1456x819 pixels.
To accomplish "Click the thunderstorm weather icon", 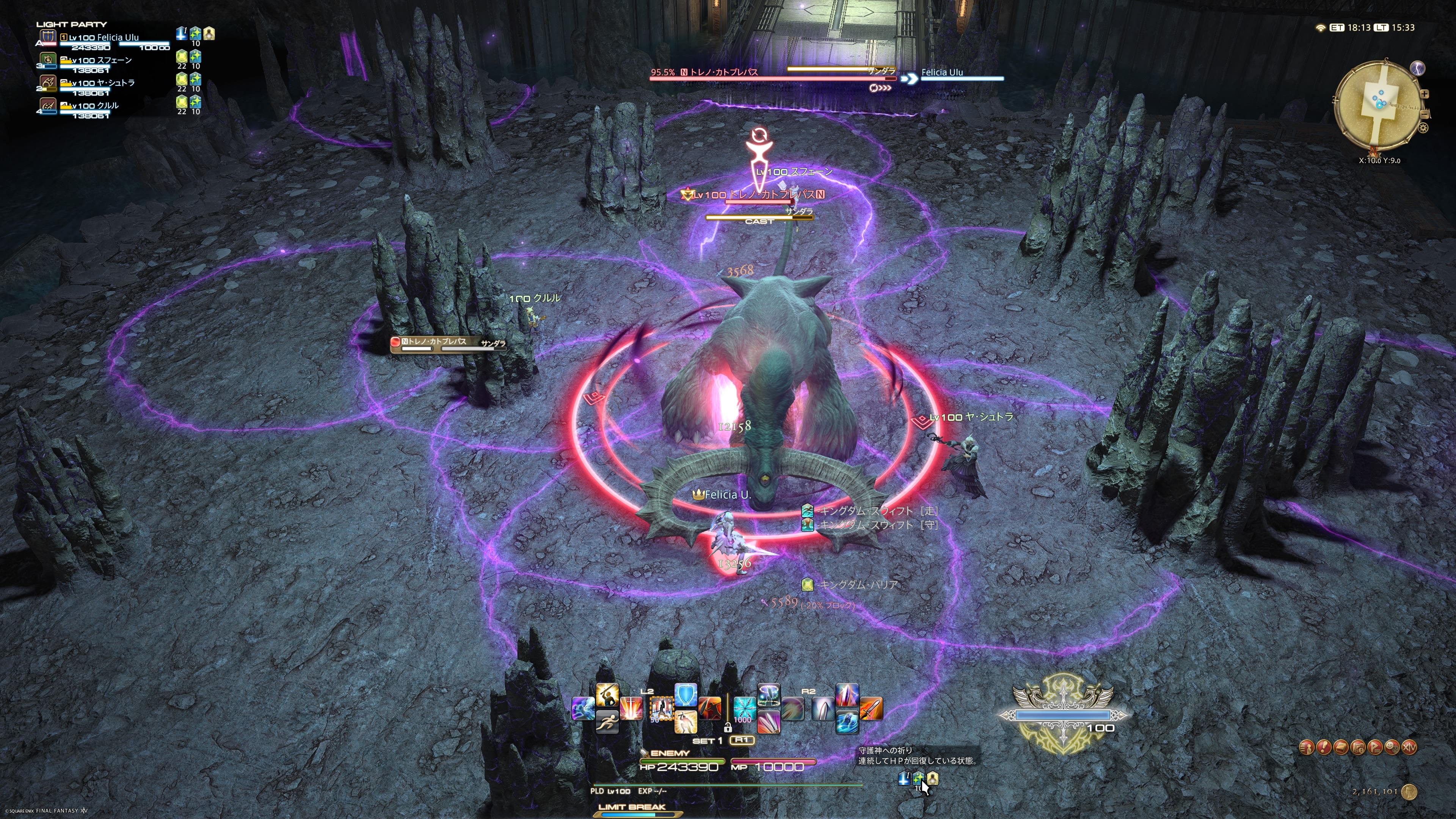I will (x=1418, y=68).
